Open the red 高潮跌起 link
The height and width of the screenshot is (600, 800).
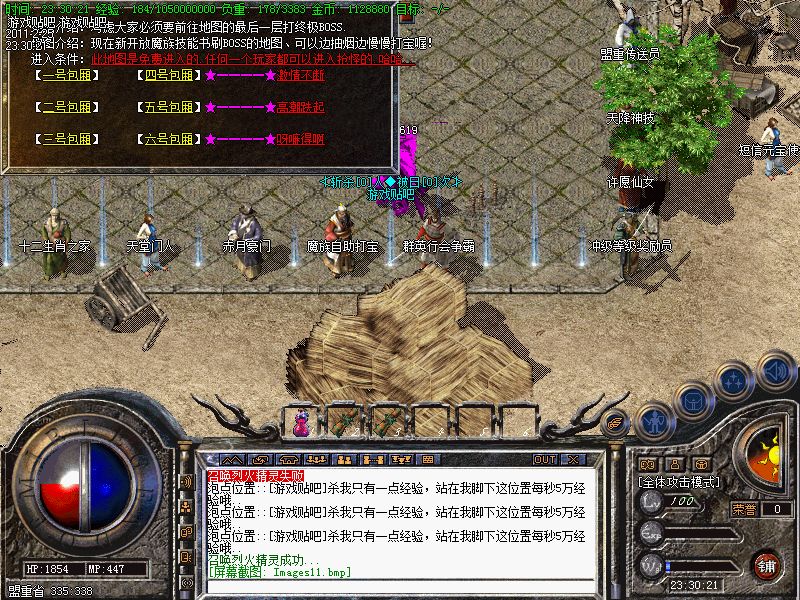click(x=300, y=107)
